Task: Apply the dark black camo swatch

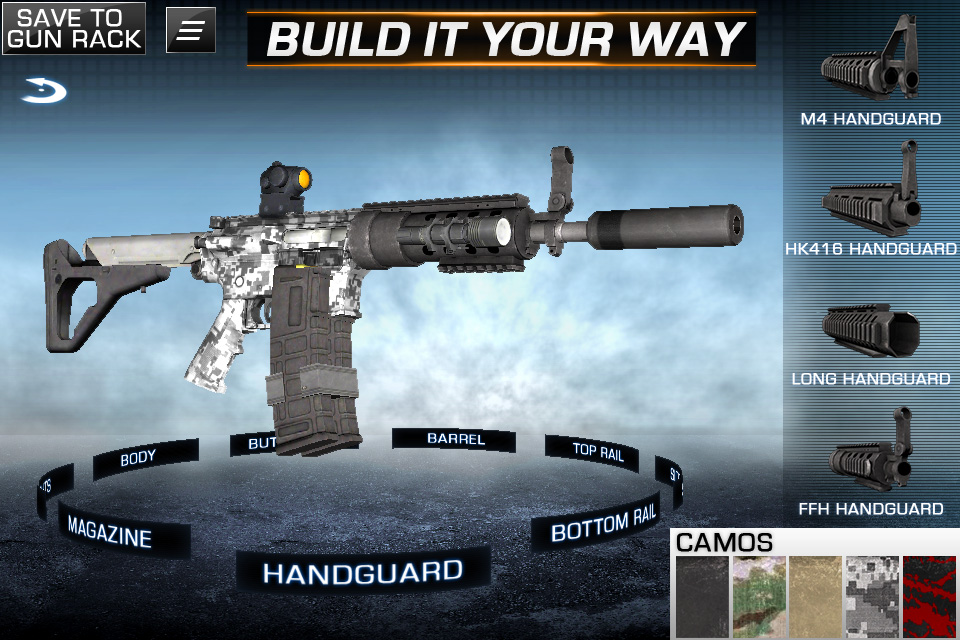Action: (702, 597)
